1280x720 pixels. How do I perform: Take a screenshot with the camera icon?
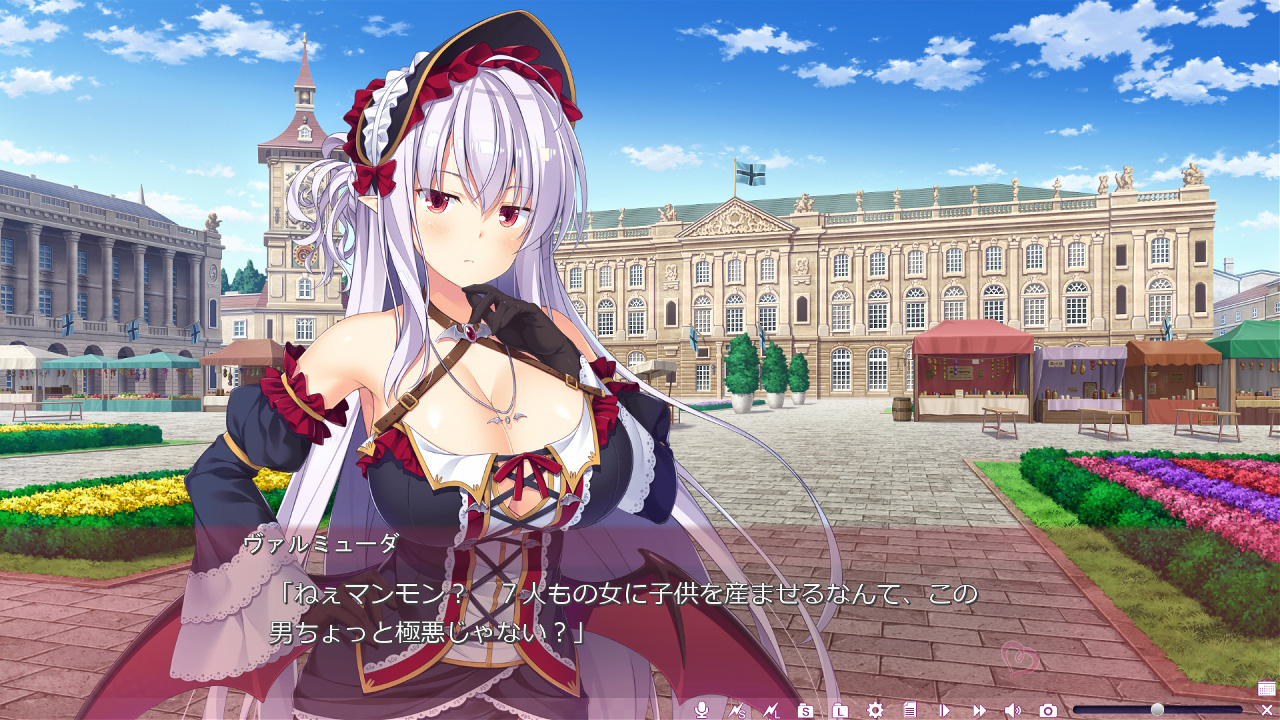click(x=1048, y=710)
